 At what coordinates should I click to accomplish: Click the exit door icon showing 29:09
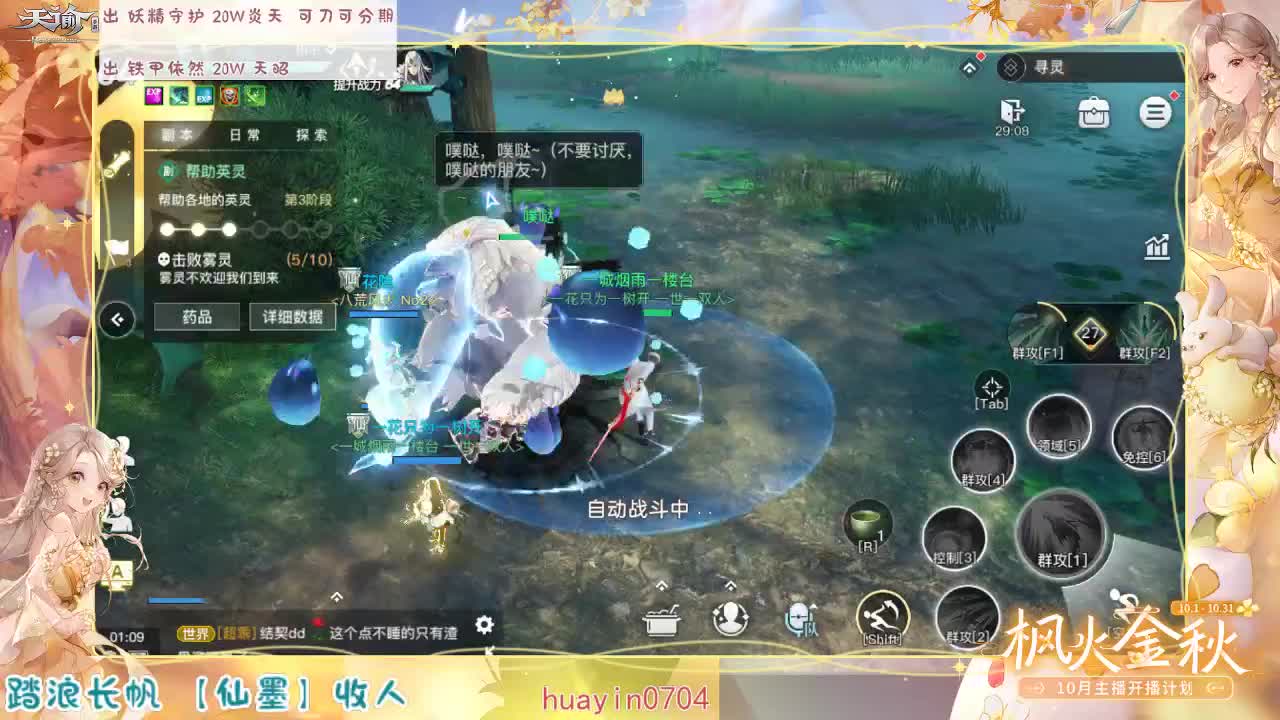tap(1013, 110)
